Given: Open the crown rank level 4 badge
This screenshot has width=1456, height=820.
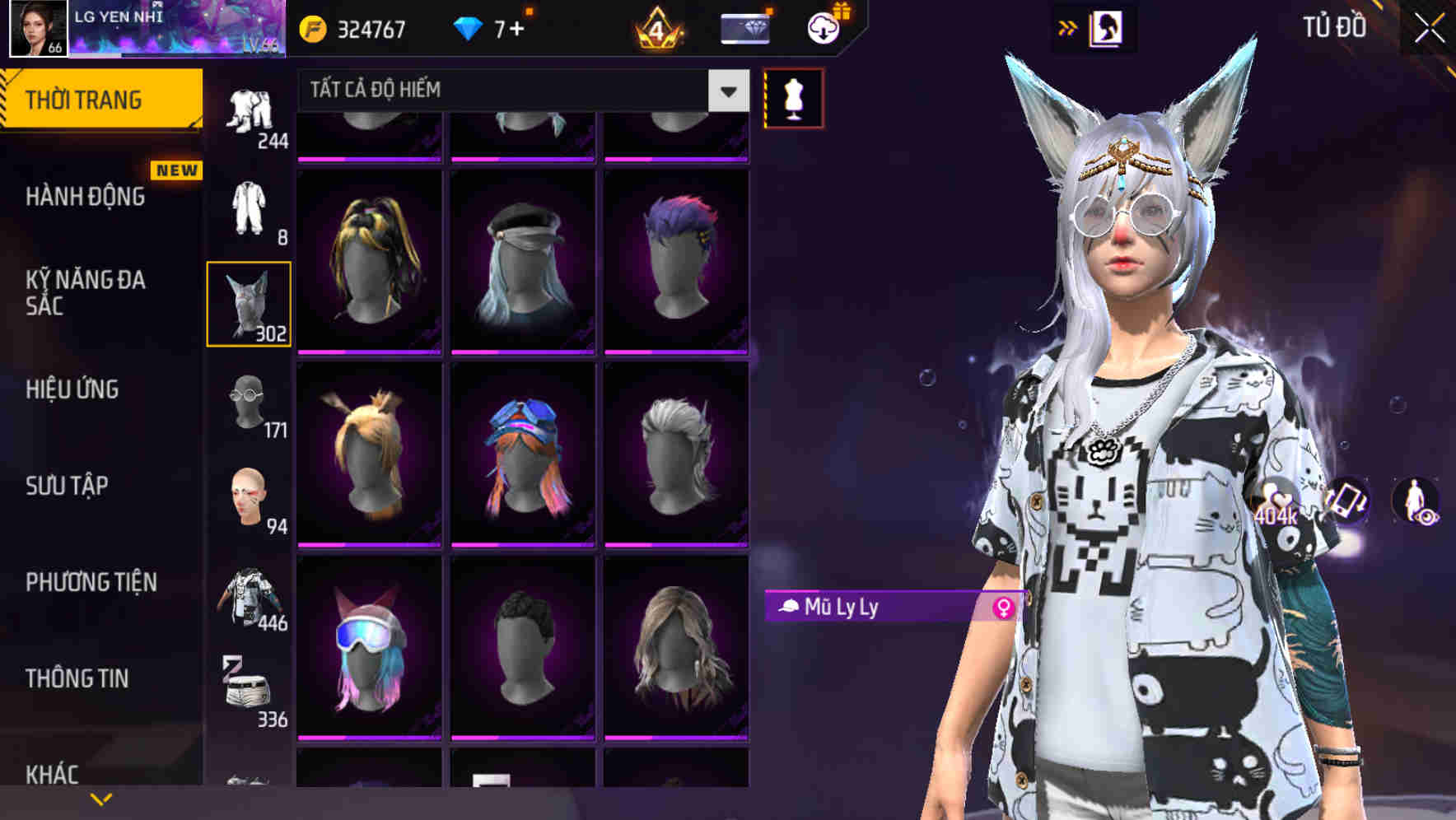Looking at the screenshot, I should (x=655, y=29).
